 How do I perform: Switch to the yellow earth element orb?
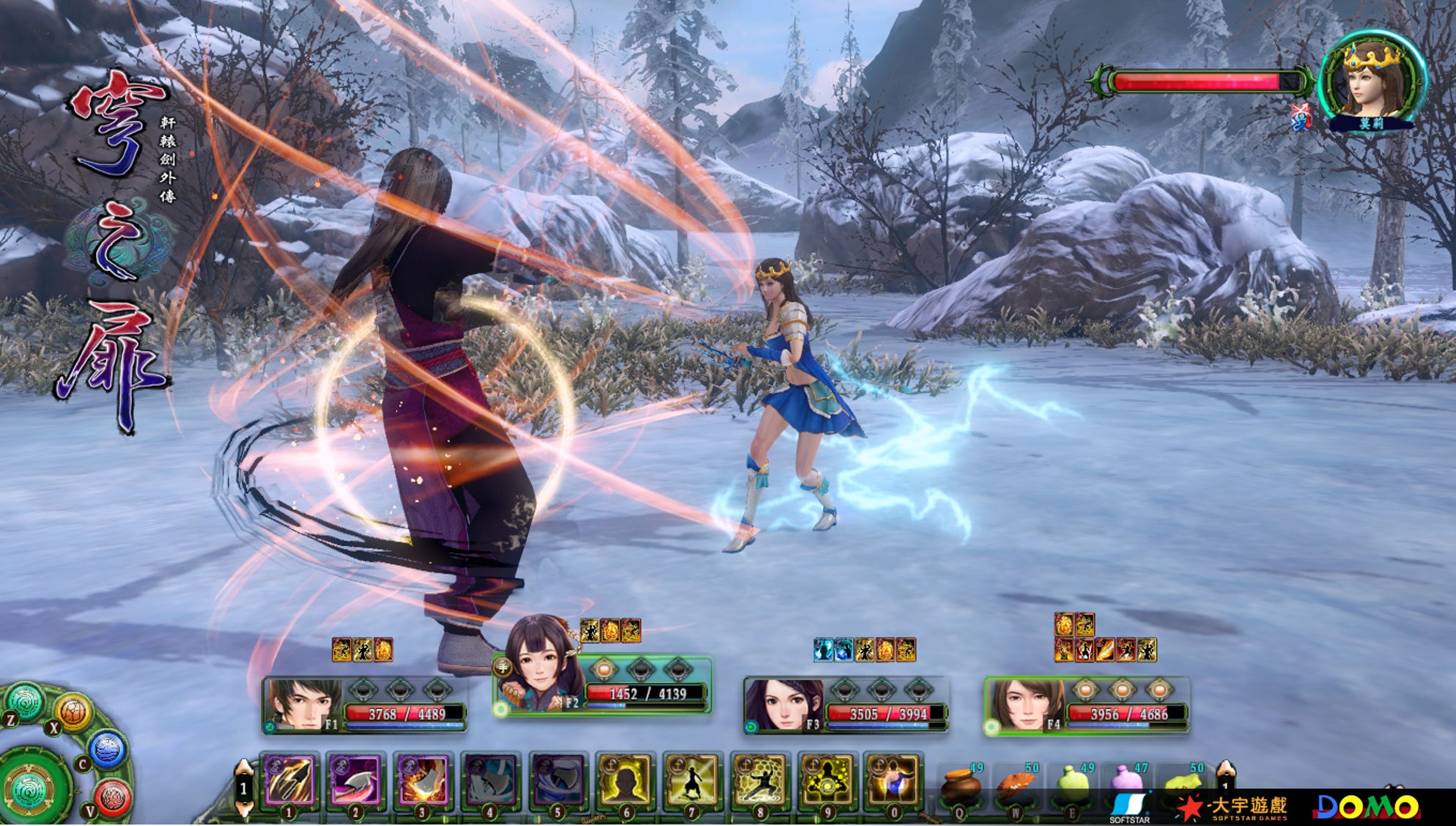(73, 711)
